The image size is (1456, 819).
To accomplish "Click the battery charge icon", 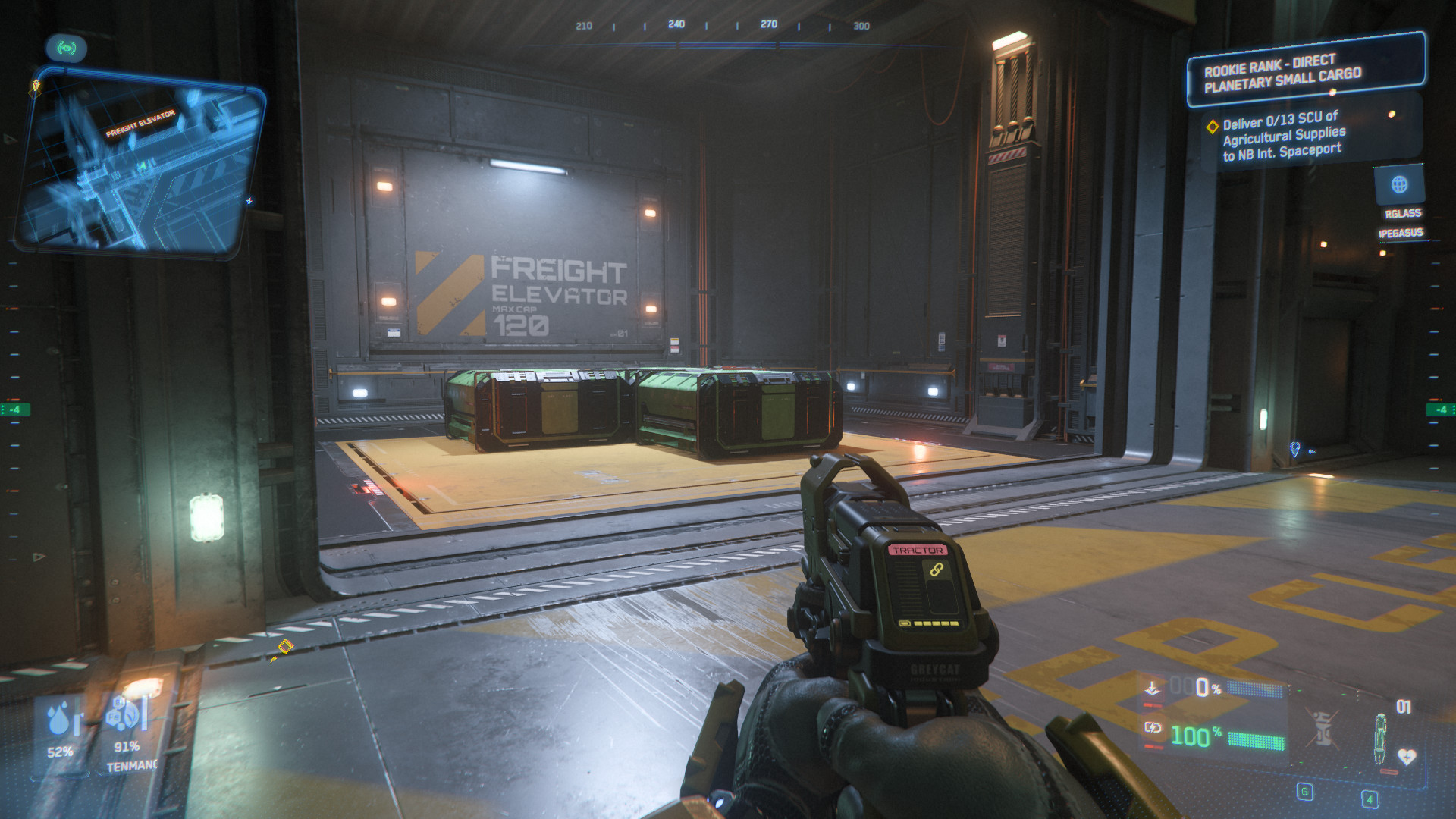I will [1153, 728].
